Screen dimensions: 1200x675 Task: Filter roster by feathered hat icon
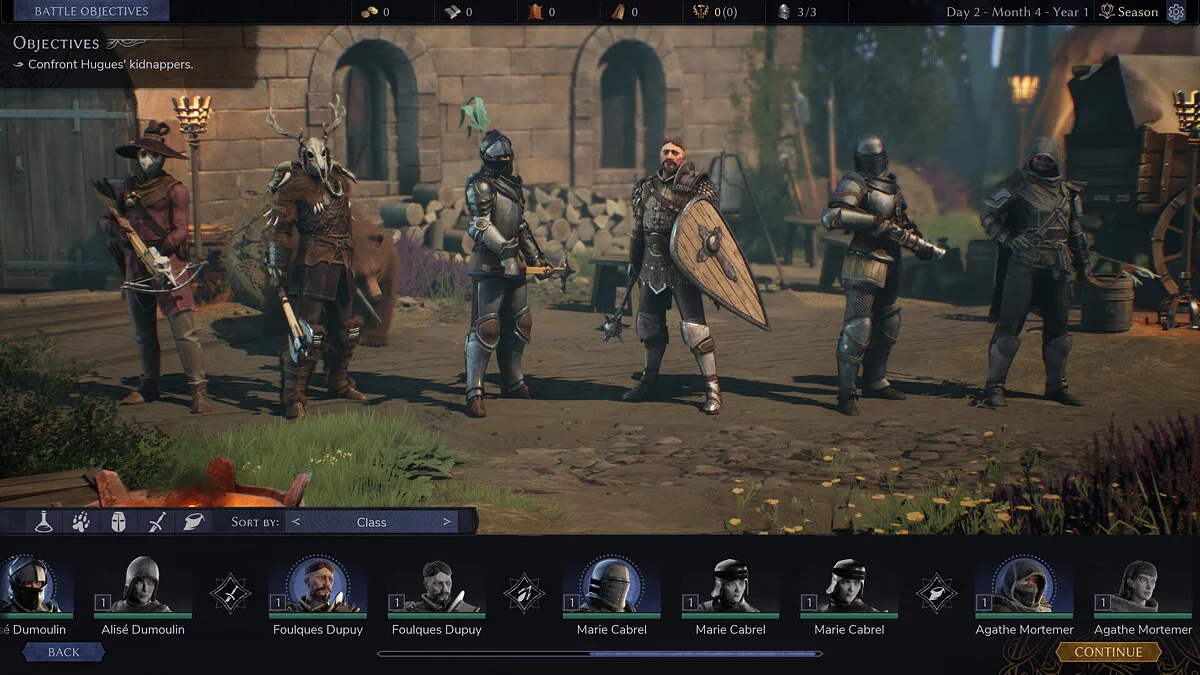[x=193, y=521]
